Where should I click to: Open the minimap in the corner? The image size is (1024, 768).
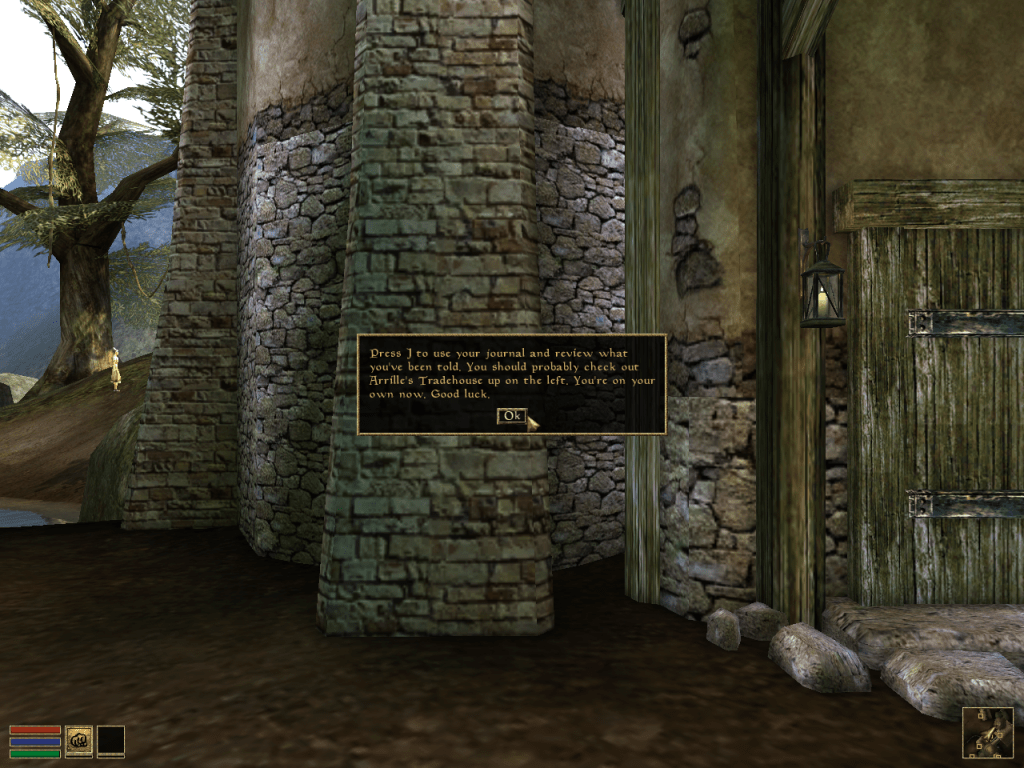click(987, 732)
